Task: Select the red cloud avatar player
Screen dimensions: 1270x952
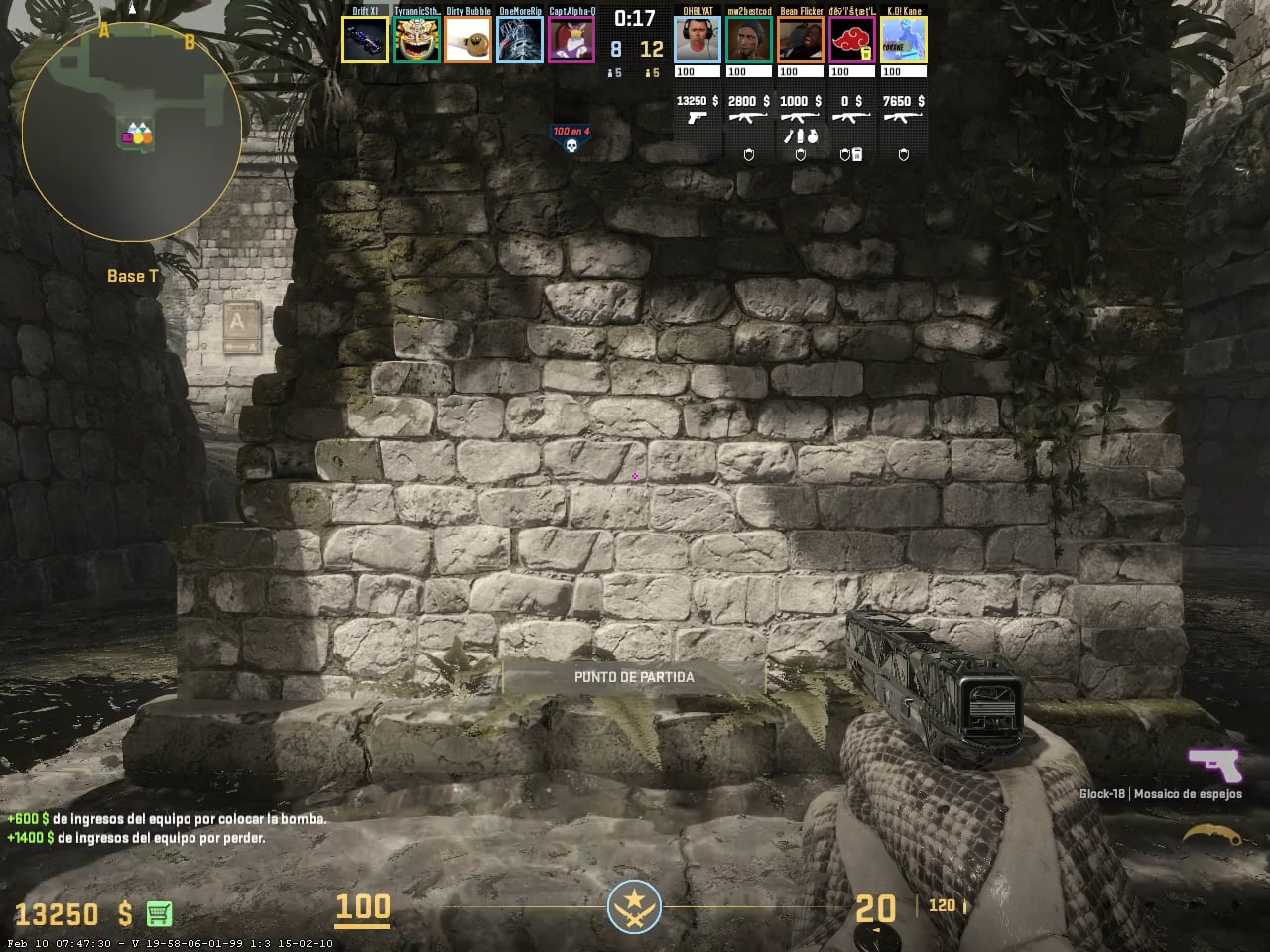Action: pyautogui.click(x=852, y=40)
